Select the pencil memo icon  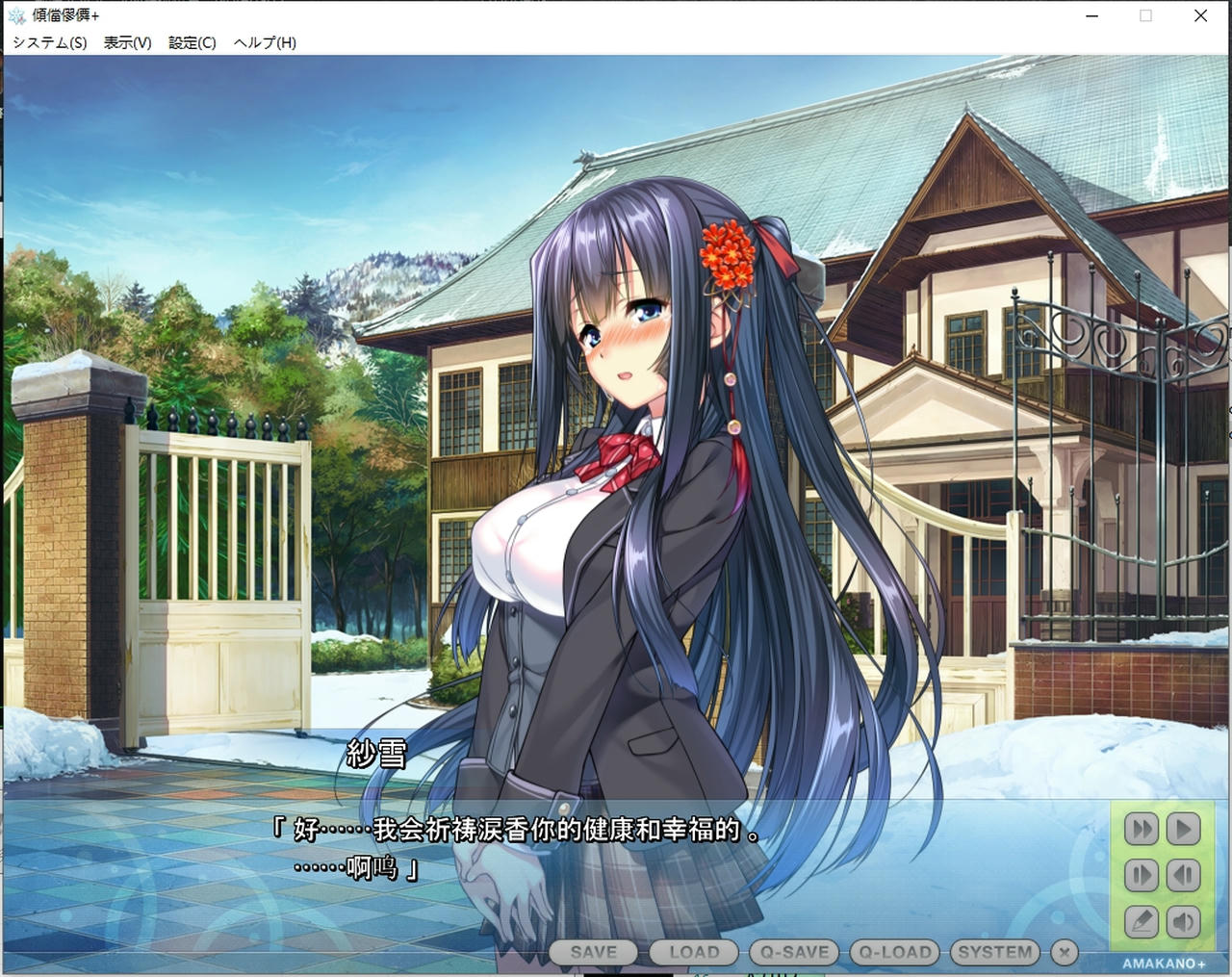tap(1142, 921)
